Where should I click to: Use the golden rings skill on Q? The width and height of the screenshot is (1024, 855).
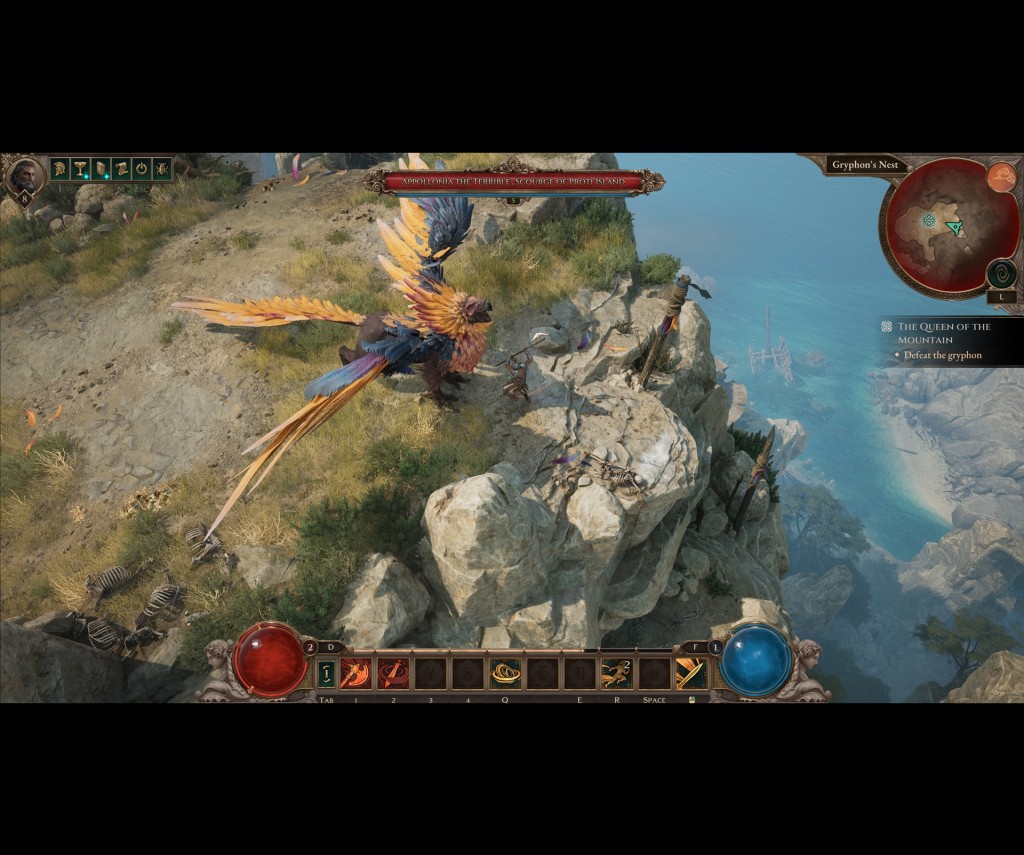click(x=505, y=673)
